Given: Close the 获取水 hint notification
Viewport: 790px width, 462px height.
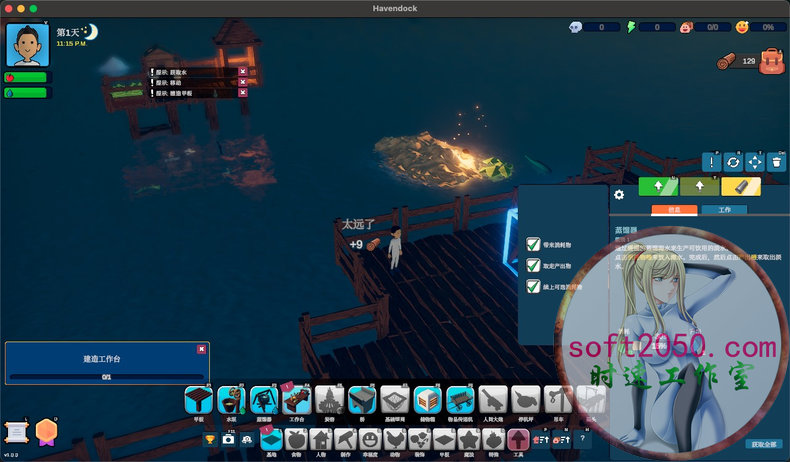Looking at the screenshot, I should pos(243,71).
